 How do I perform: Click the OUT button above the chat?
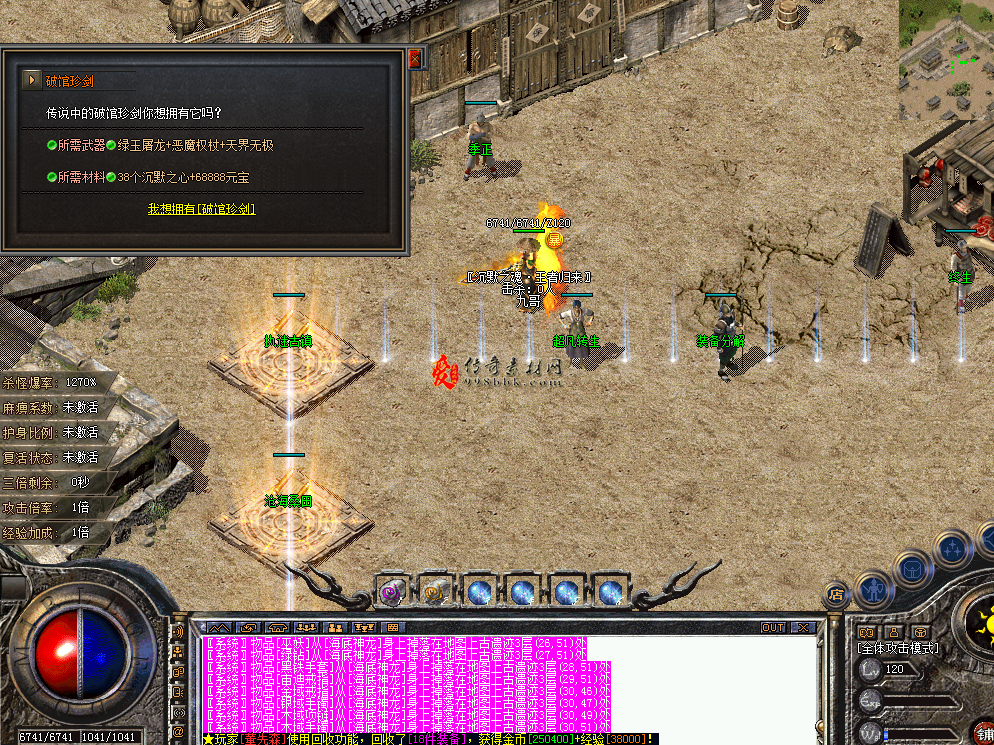[x=773, y=627]
